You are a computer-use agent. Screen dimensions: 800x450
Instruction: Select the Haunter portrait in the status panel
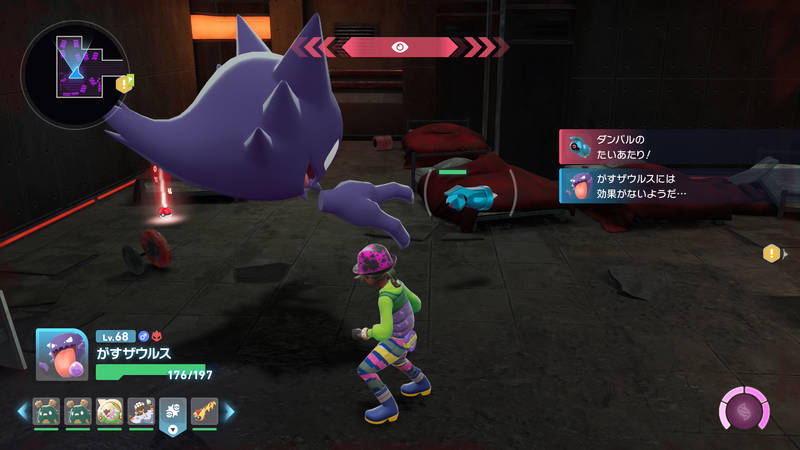click(x=62, y=354)
